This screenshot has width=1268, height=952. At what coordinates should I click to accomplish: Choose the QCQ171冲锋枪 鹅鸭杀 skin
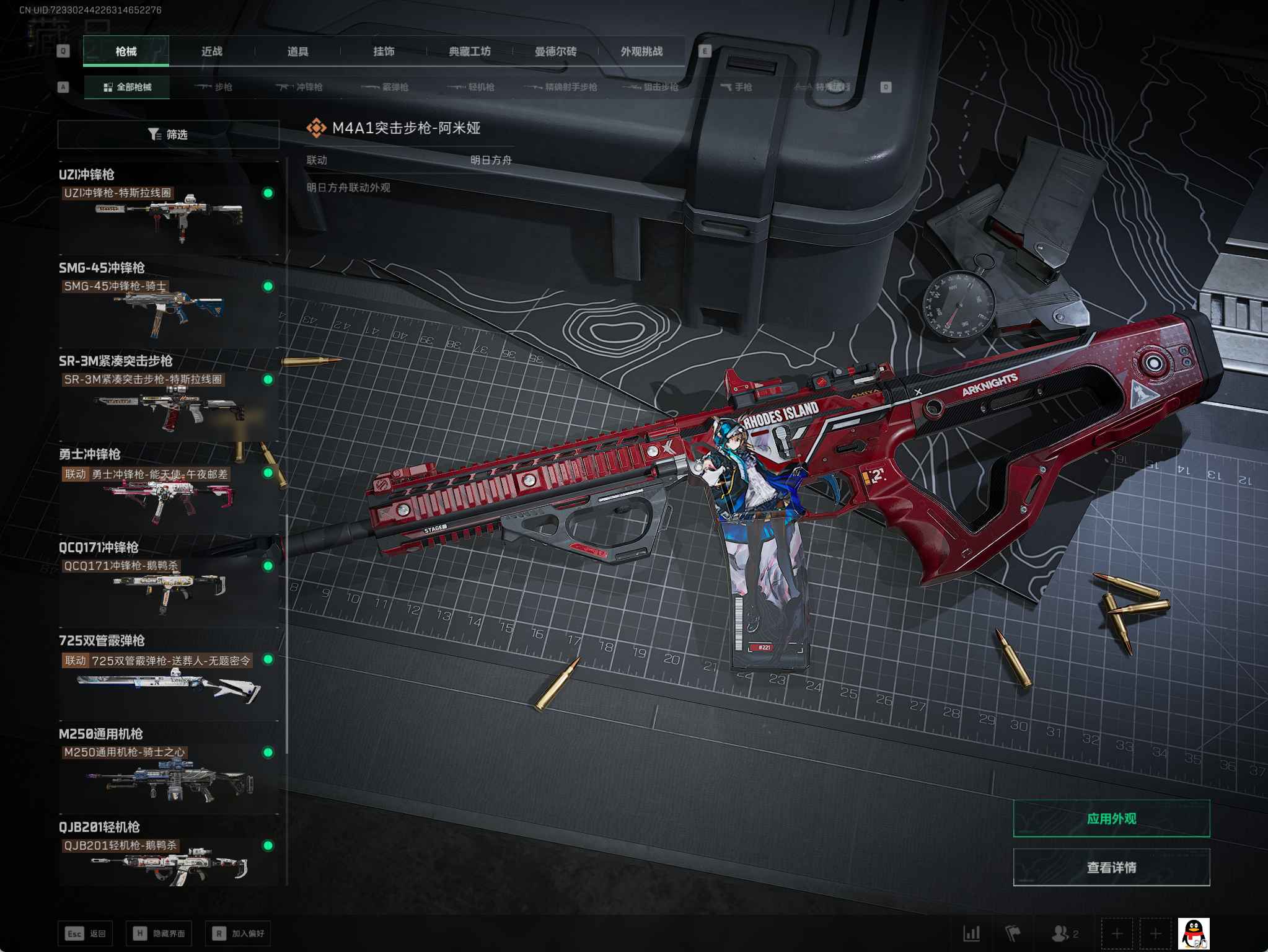coord(169,587)
